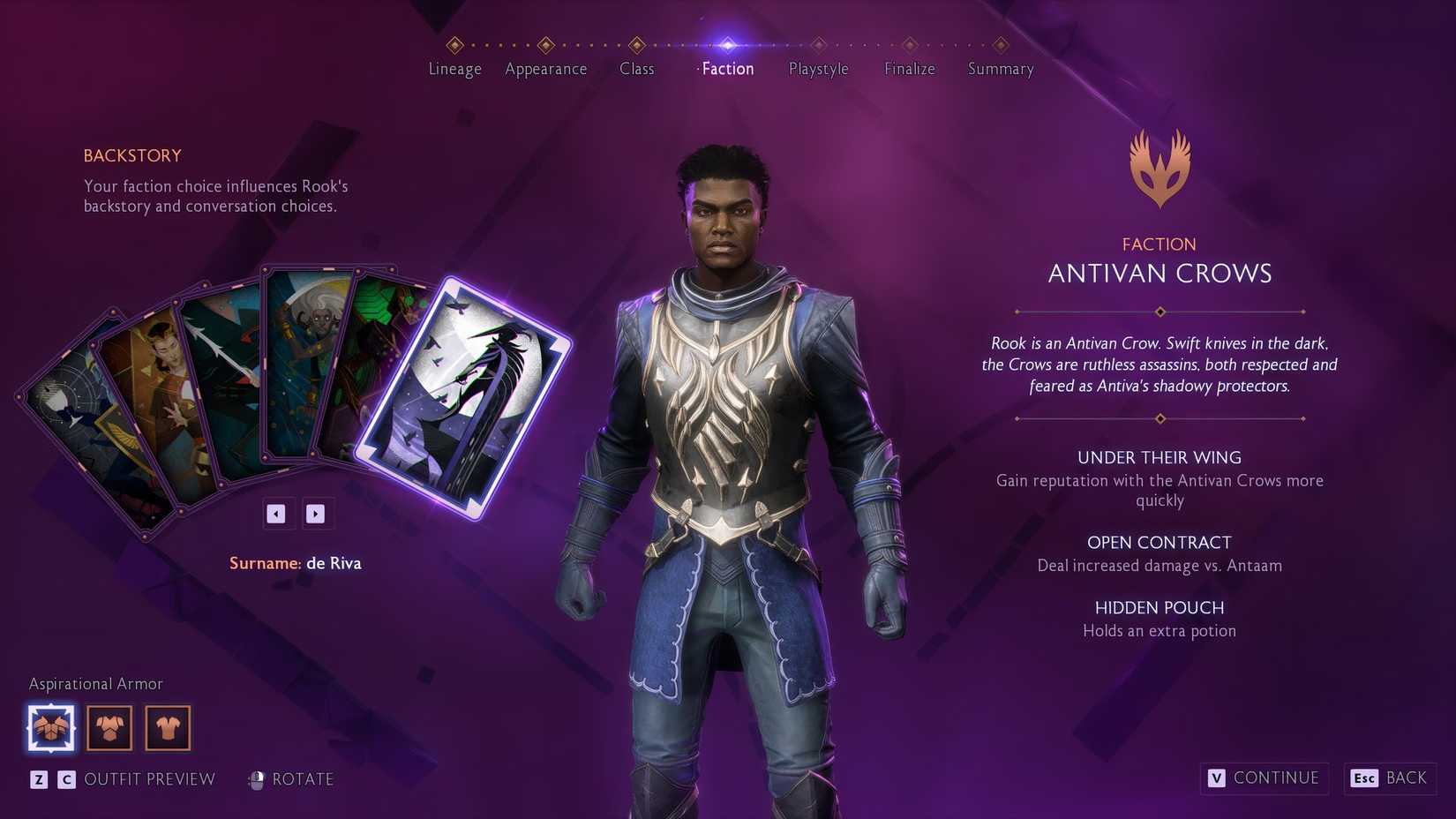Viewport: 1456px width, 819px height.
Task: Click the Back button
Action: click(1389, 778)
